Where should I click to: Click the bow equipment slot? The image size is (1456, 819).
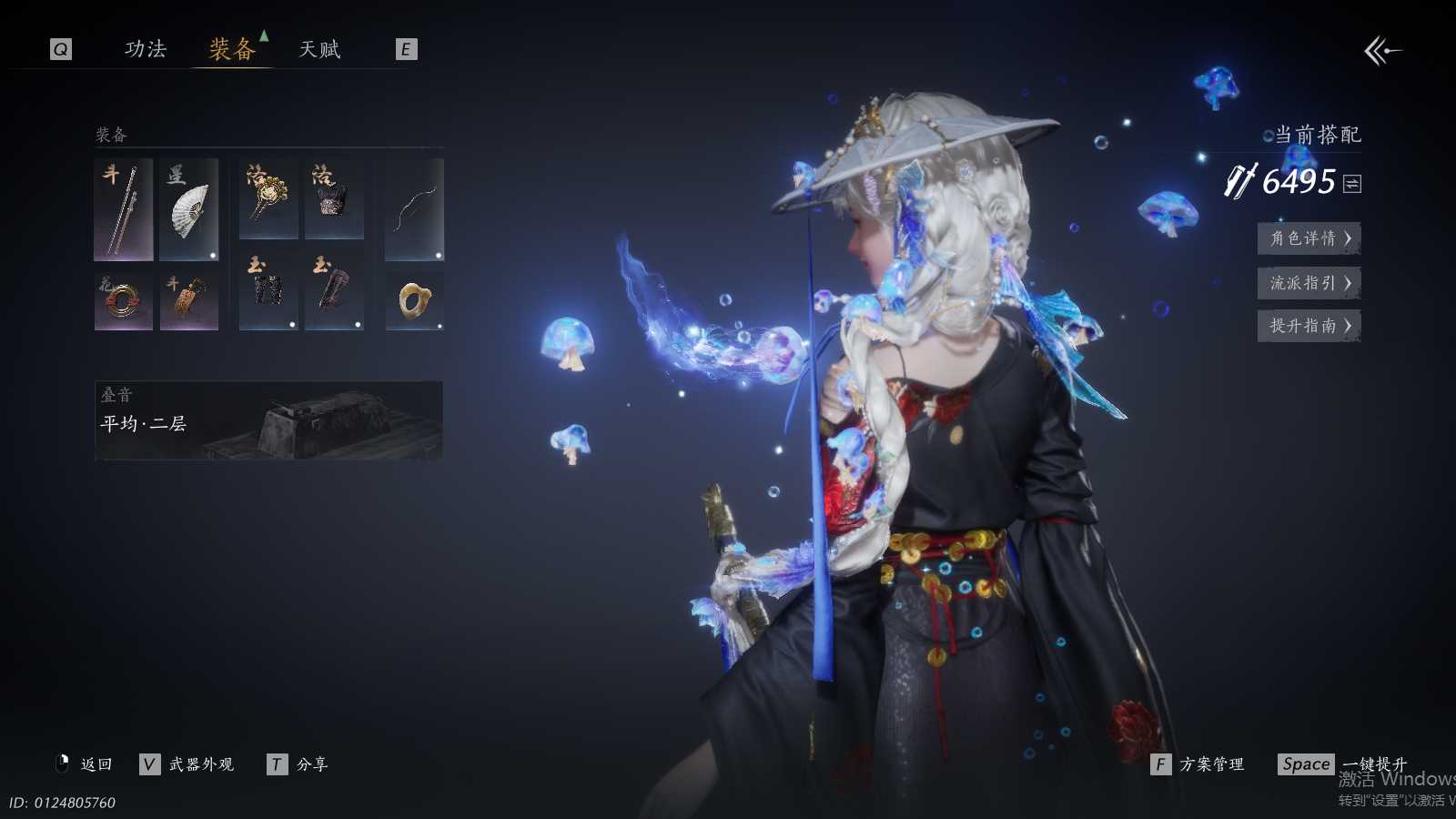point(414,209)
